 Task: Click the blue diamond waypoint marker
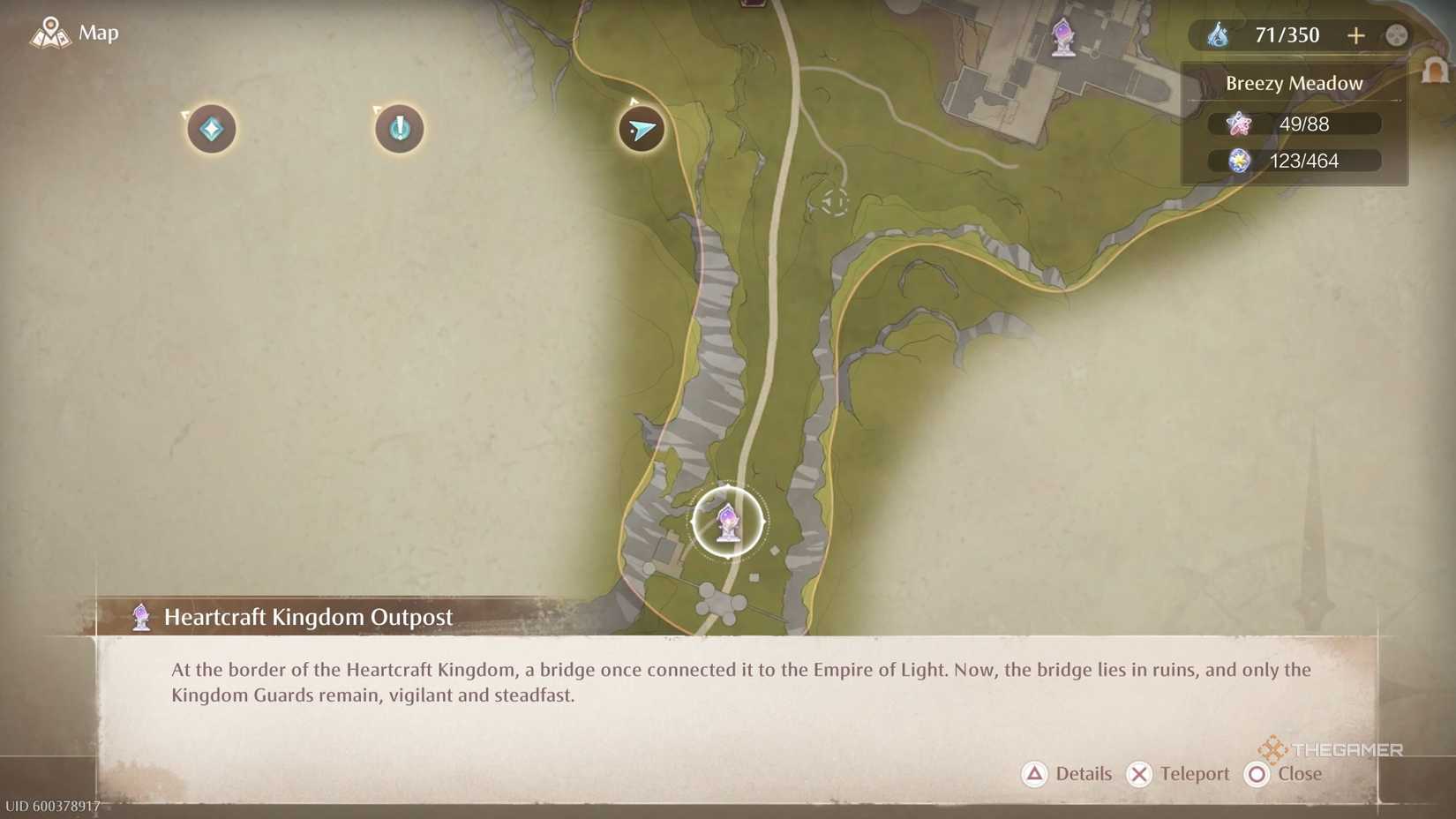tap(210, 129)
